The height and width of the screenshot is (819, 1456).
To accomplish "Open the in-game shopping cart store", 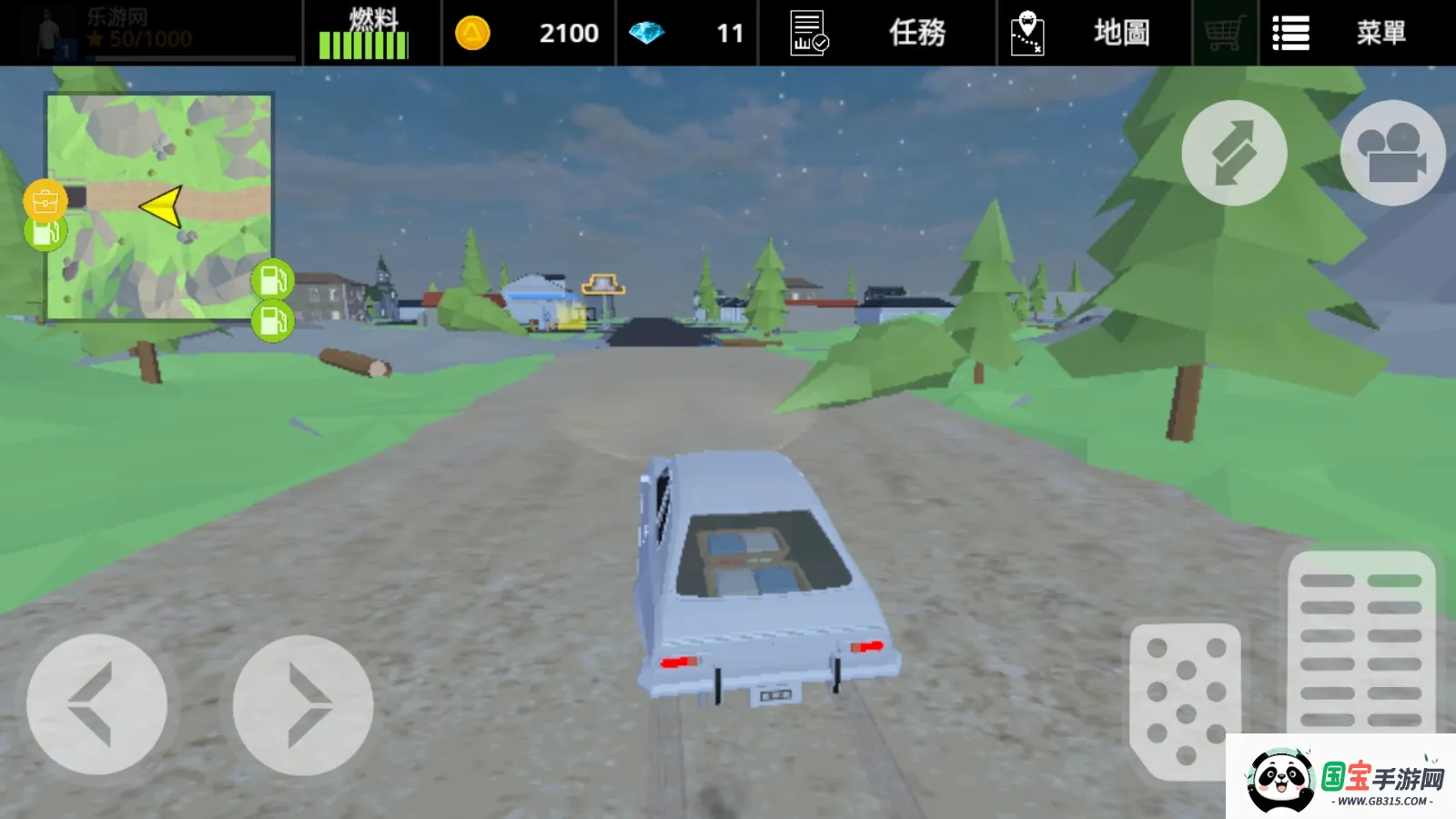I will tap(1223, 32).
